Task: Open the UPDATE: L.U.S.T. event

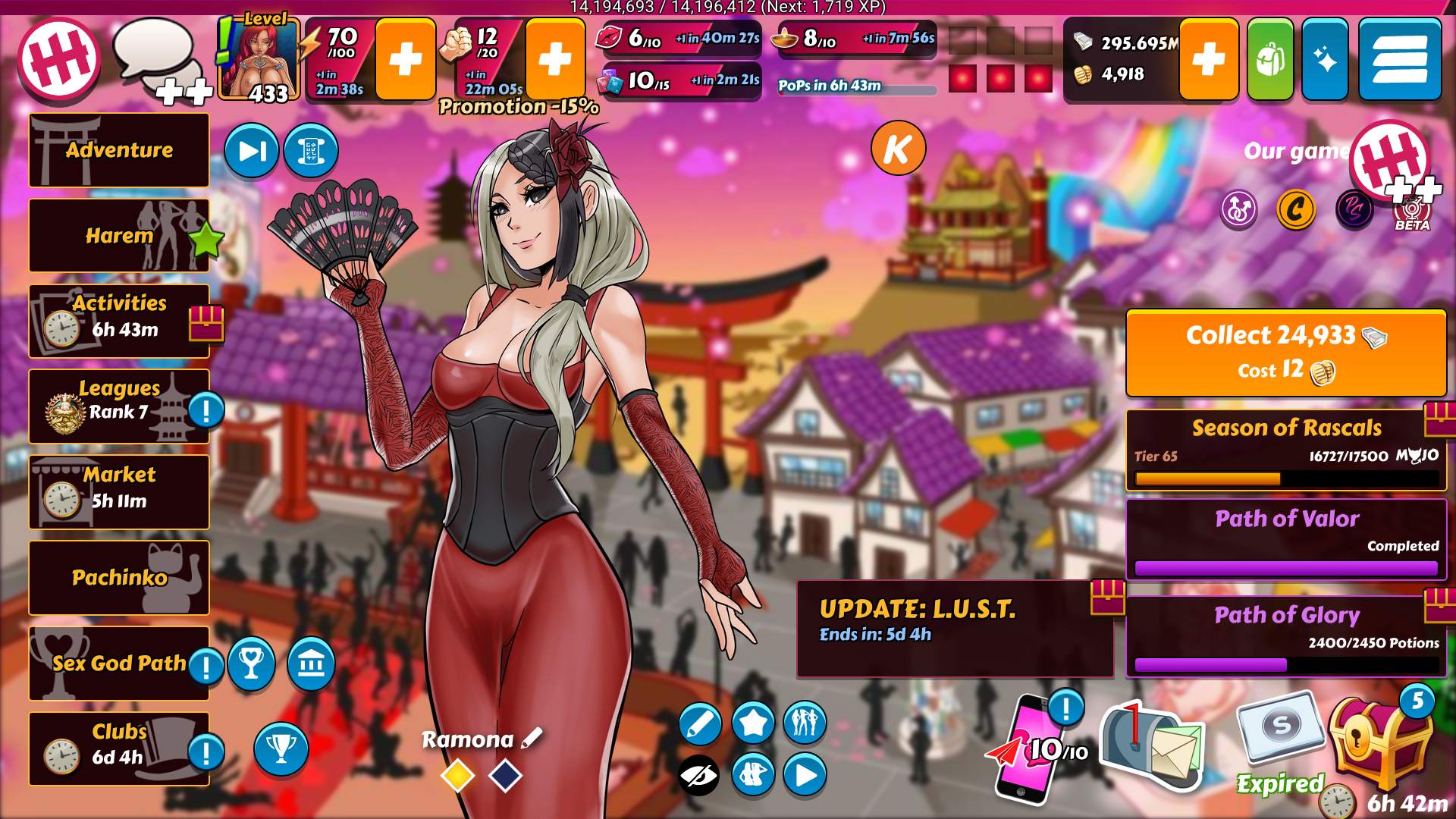Action: click(954, 629)
